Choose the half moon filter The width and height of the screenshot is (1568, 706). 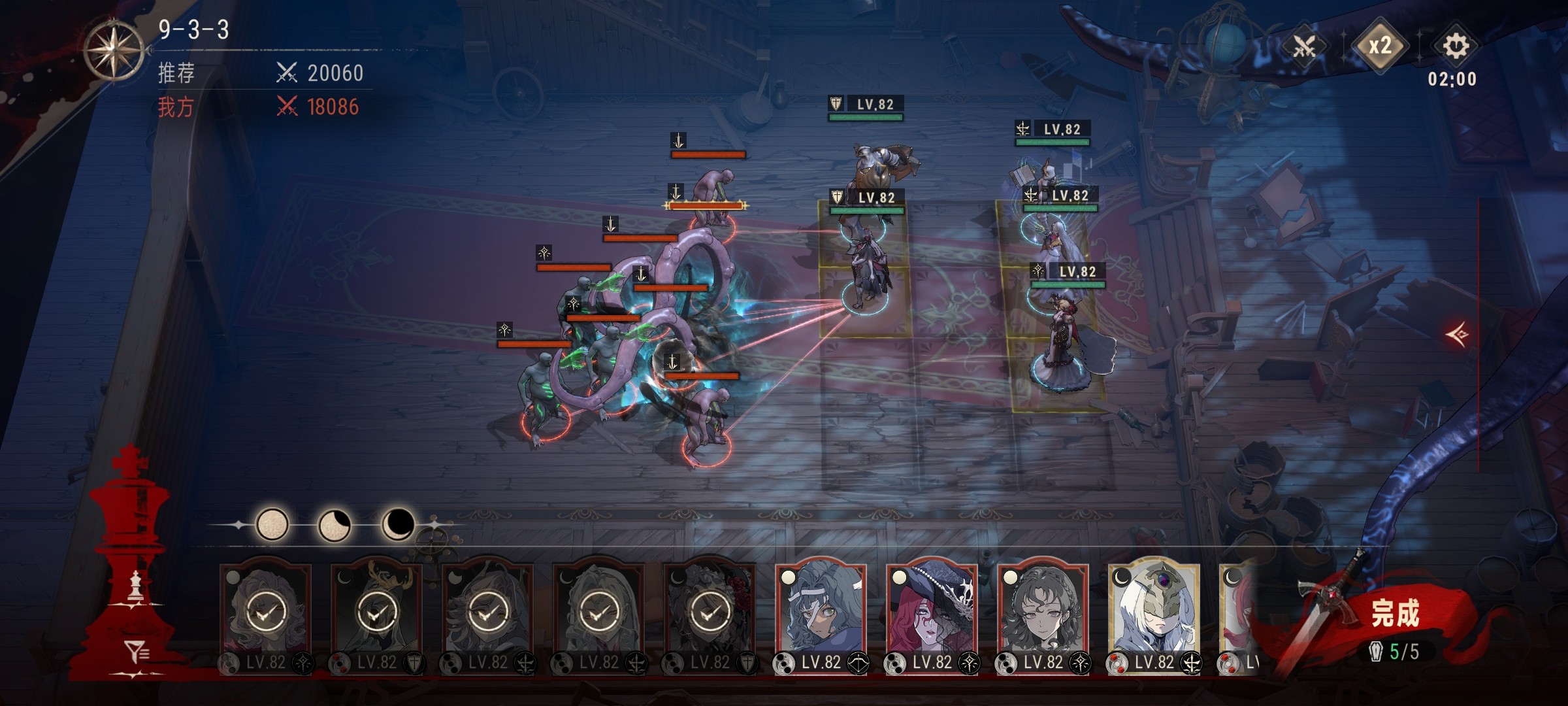pyautogui.click(x=335, y=524)
